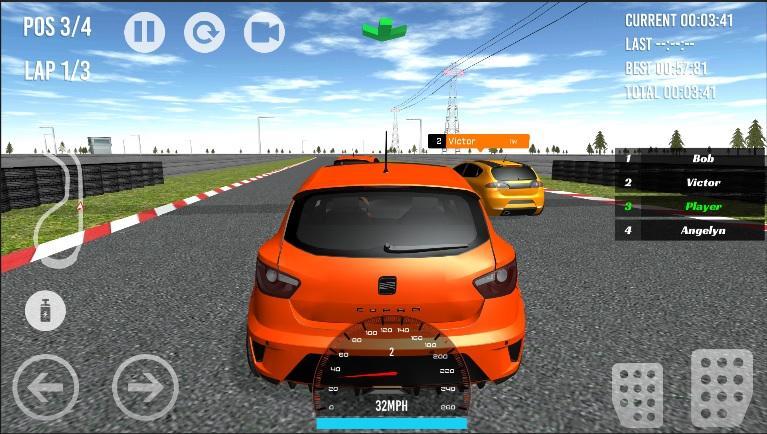Click the track layout minimap
This screenshot has width=767, height=434.
click(x=60, y=208)
